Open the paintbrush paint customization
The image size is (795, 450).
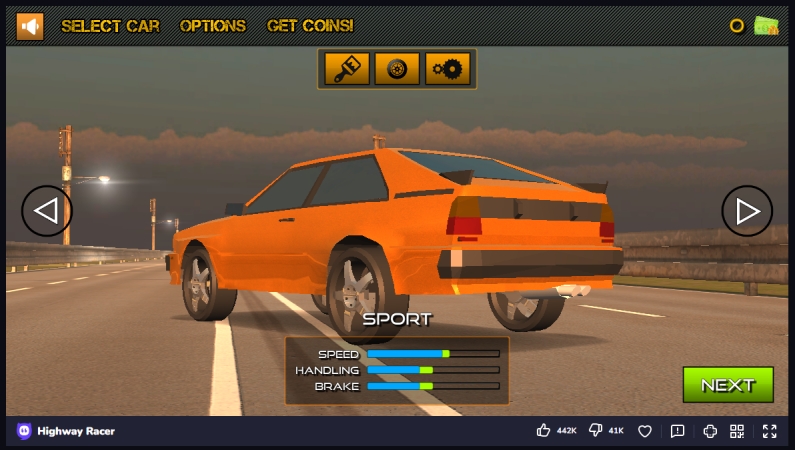(347, 69)
